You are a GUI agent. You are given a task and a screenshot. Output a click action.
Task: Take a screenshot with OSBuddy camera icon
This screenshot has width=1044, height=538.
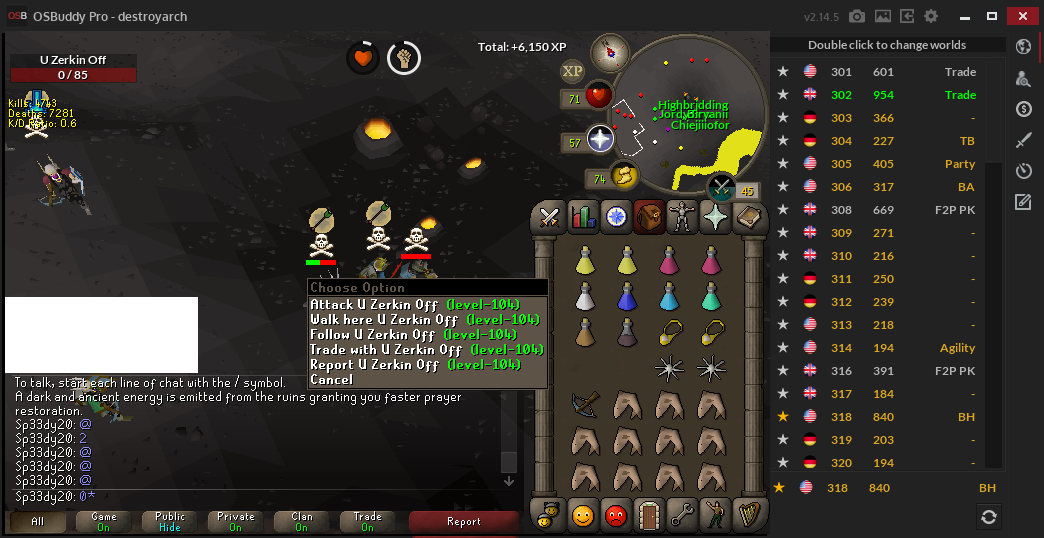point(857,17)
